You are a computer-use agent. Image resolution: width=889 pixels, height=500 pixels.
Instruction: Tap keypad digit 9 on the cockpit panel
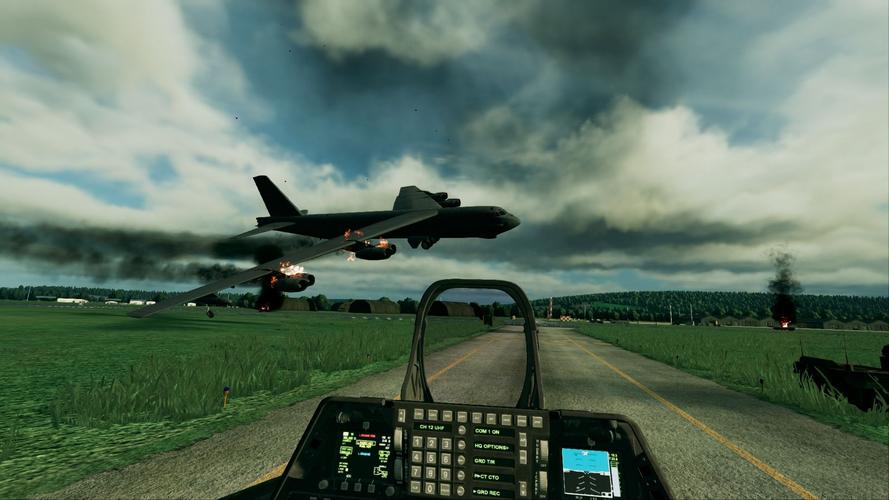[x=445, y=473]
